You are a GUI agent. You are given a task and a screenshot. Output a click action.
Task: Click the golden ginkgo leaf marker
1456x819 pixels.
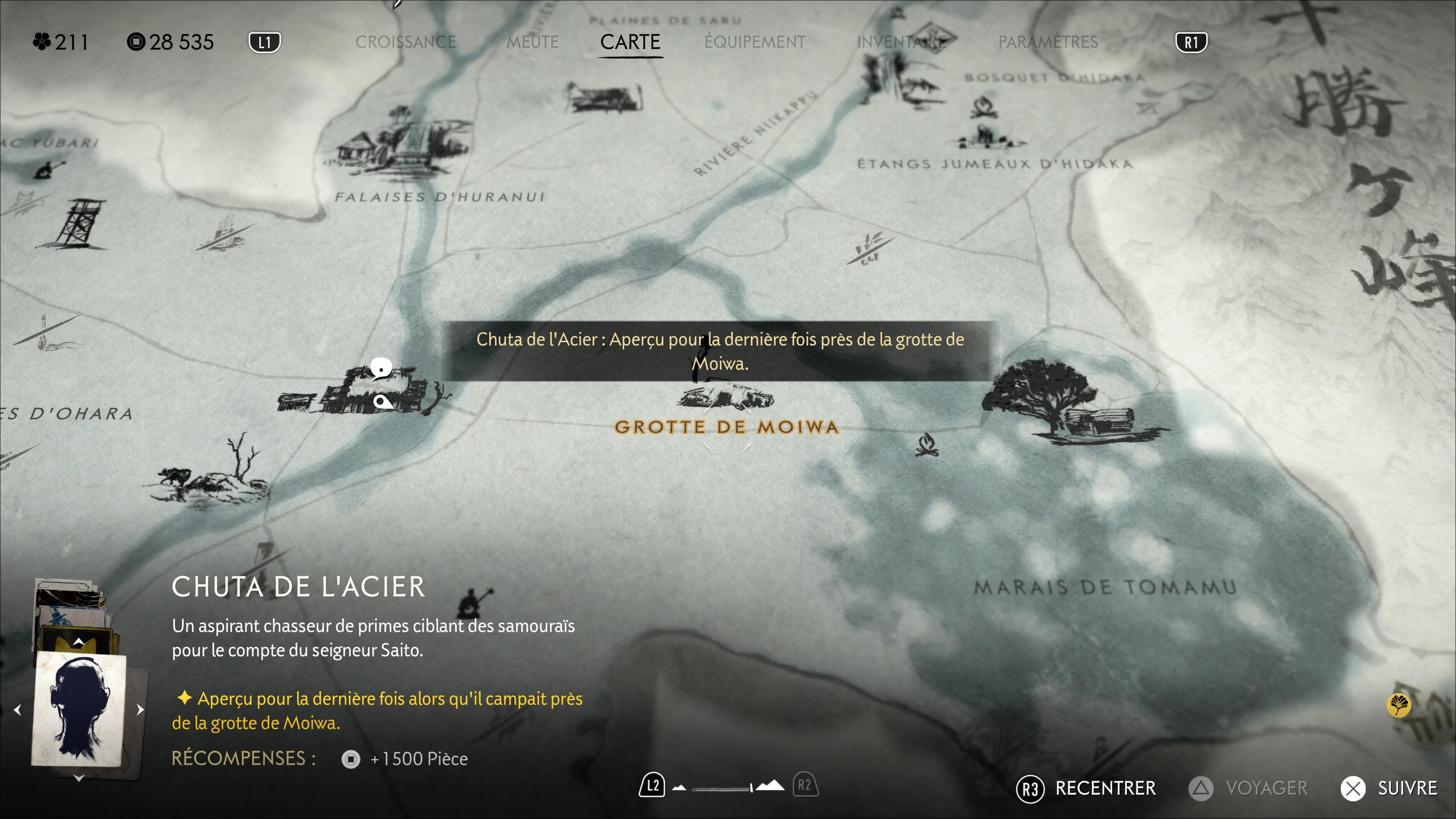tap(1398, 705)
